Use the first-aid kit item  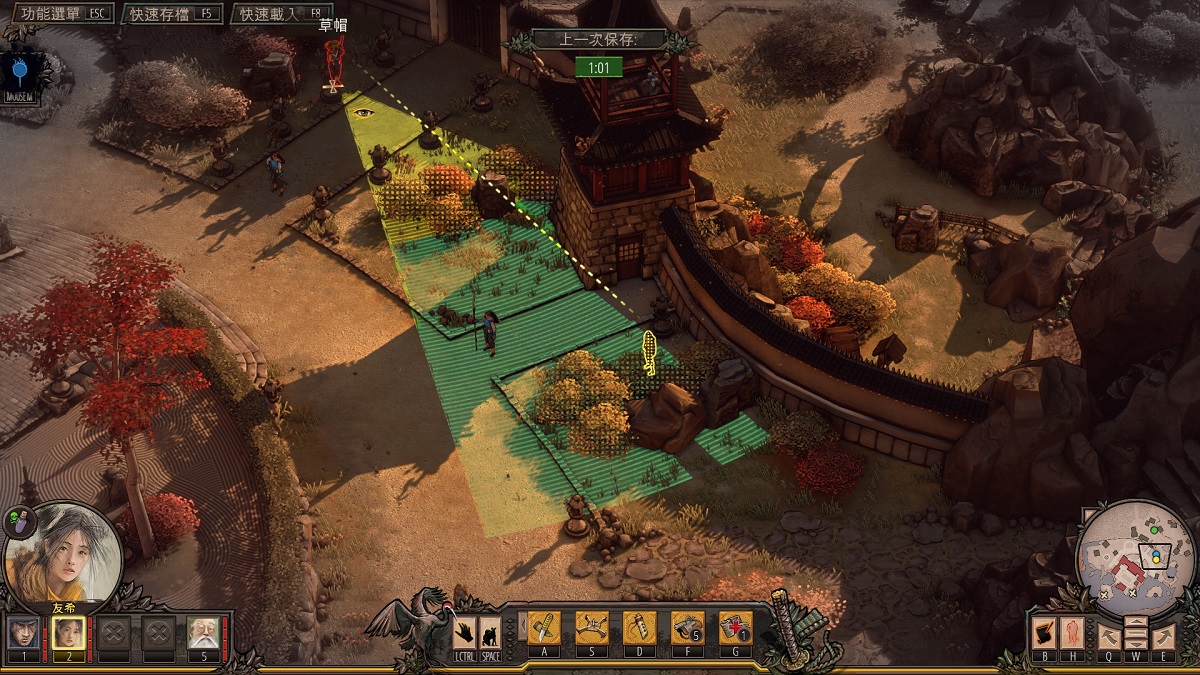click(x=736, y=628)
